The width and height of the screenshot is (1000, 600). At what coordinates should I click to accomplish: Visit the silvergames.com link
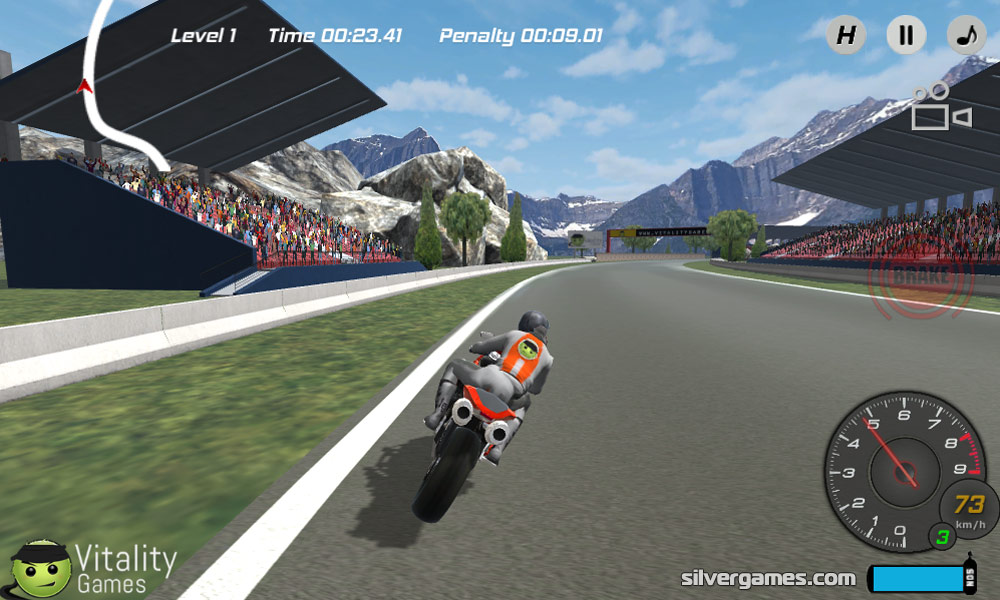(768, 578)
